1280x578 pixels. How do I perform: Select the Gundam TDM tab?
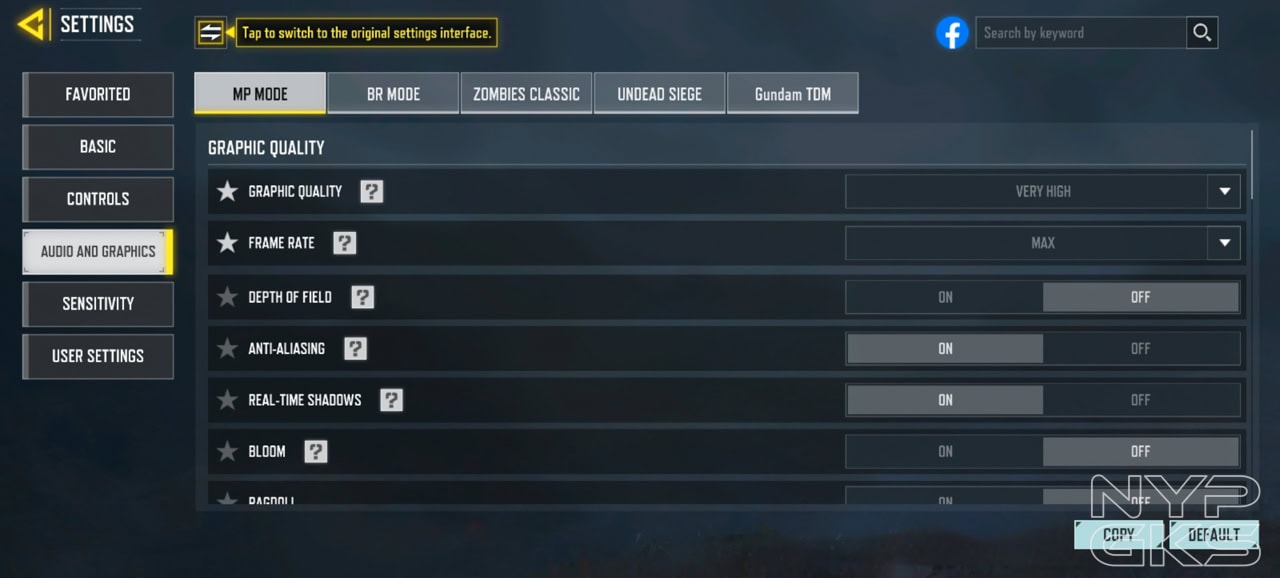(x=792, y=94)
